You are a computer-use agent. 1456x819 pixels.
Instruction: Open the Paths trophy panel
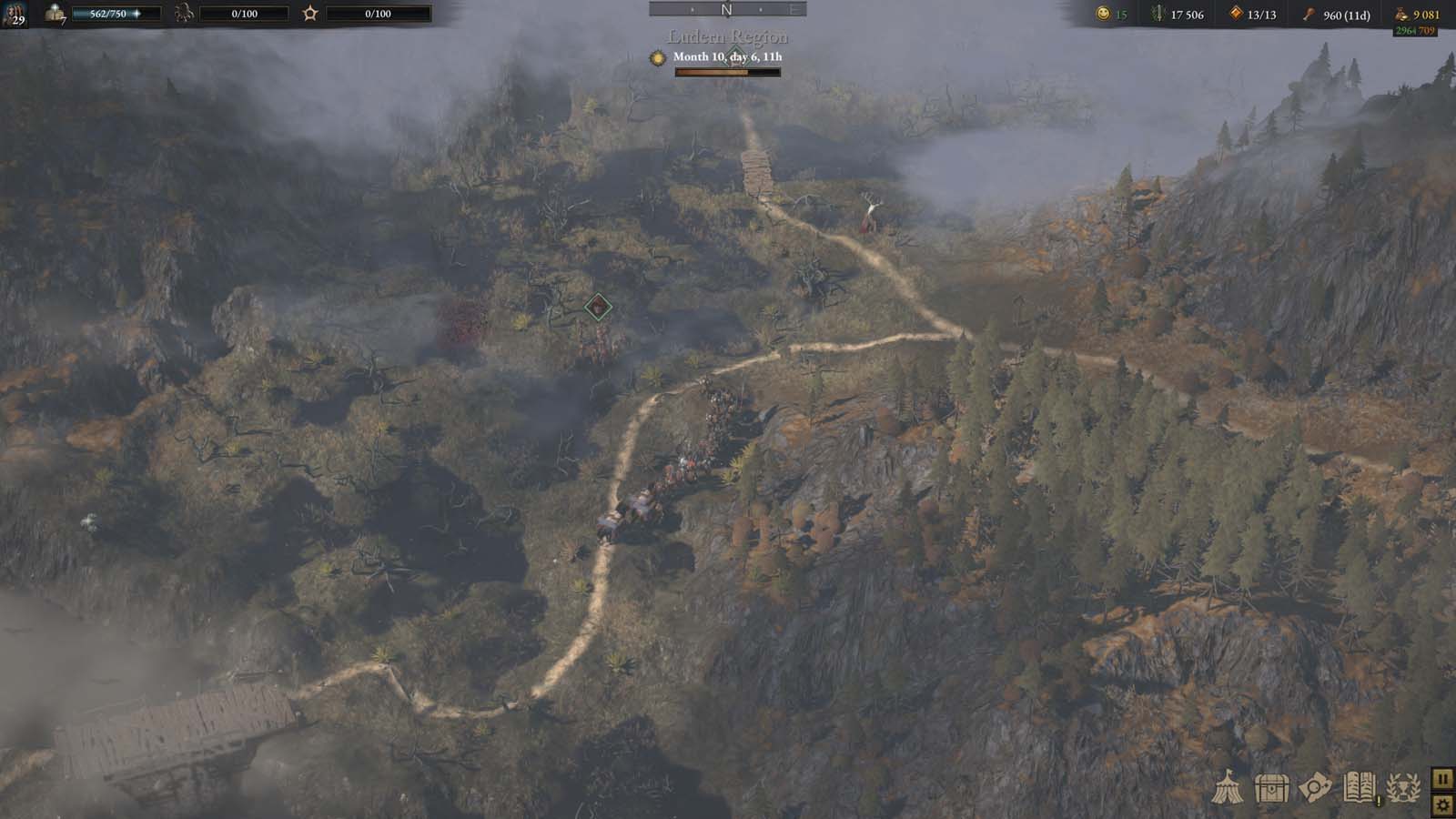pyautogui.click(x=1401, y=786)
